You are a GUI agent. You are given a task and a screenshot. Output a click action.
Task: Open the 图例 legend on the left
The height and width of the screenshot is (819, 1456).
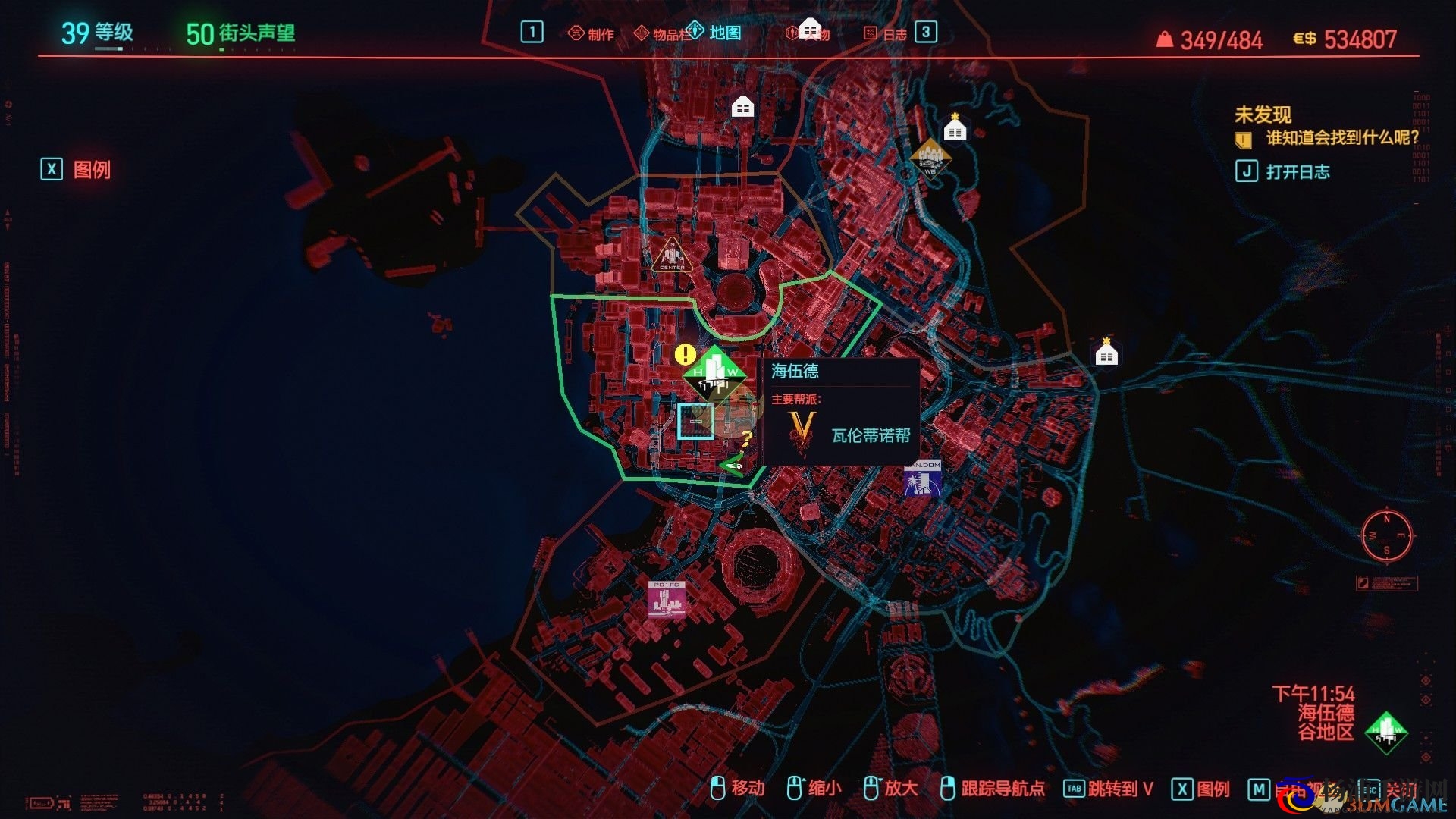pos(77,169)
